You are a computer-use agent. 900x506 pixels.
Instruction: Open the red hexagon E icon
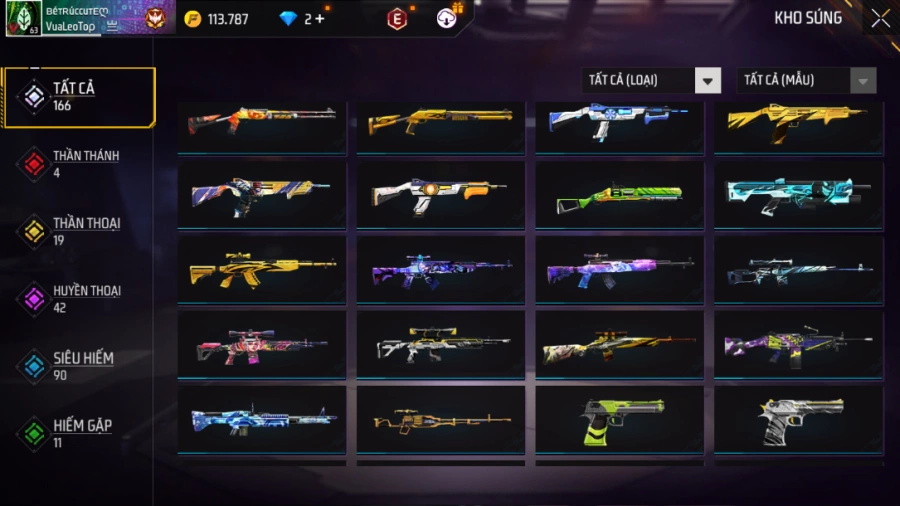pos(397,18)
